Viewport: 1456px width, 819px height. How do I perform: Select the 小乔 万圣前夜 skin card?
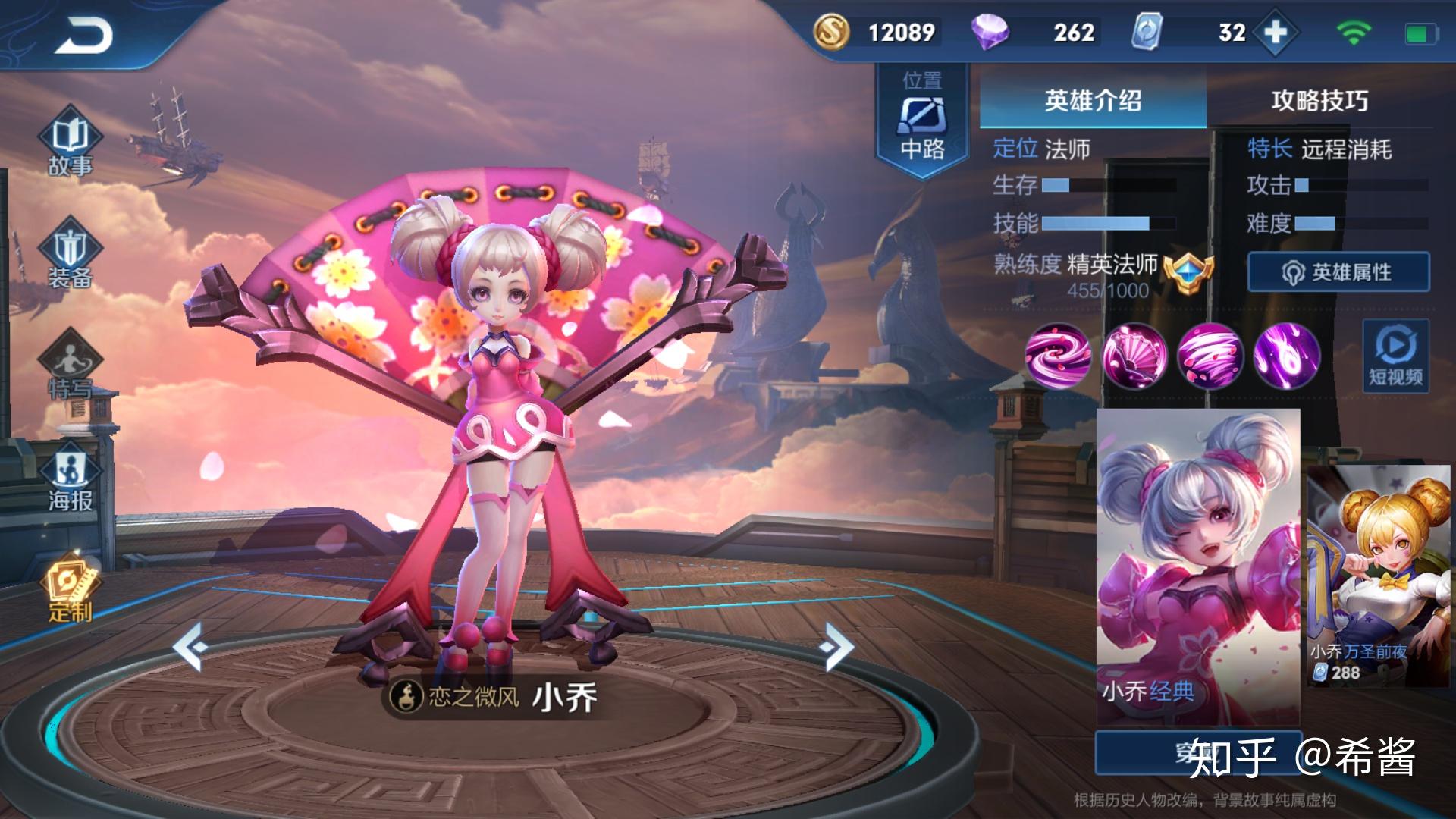[x=1379, y=576]
